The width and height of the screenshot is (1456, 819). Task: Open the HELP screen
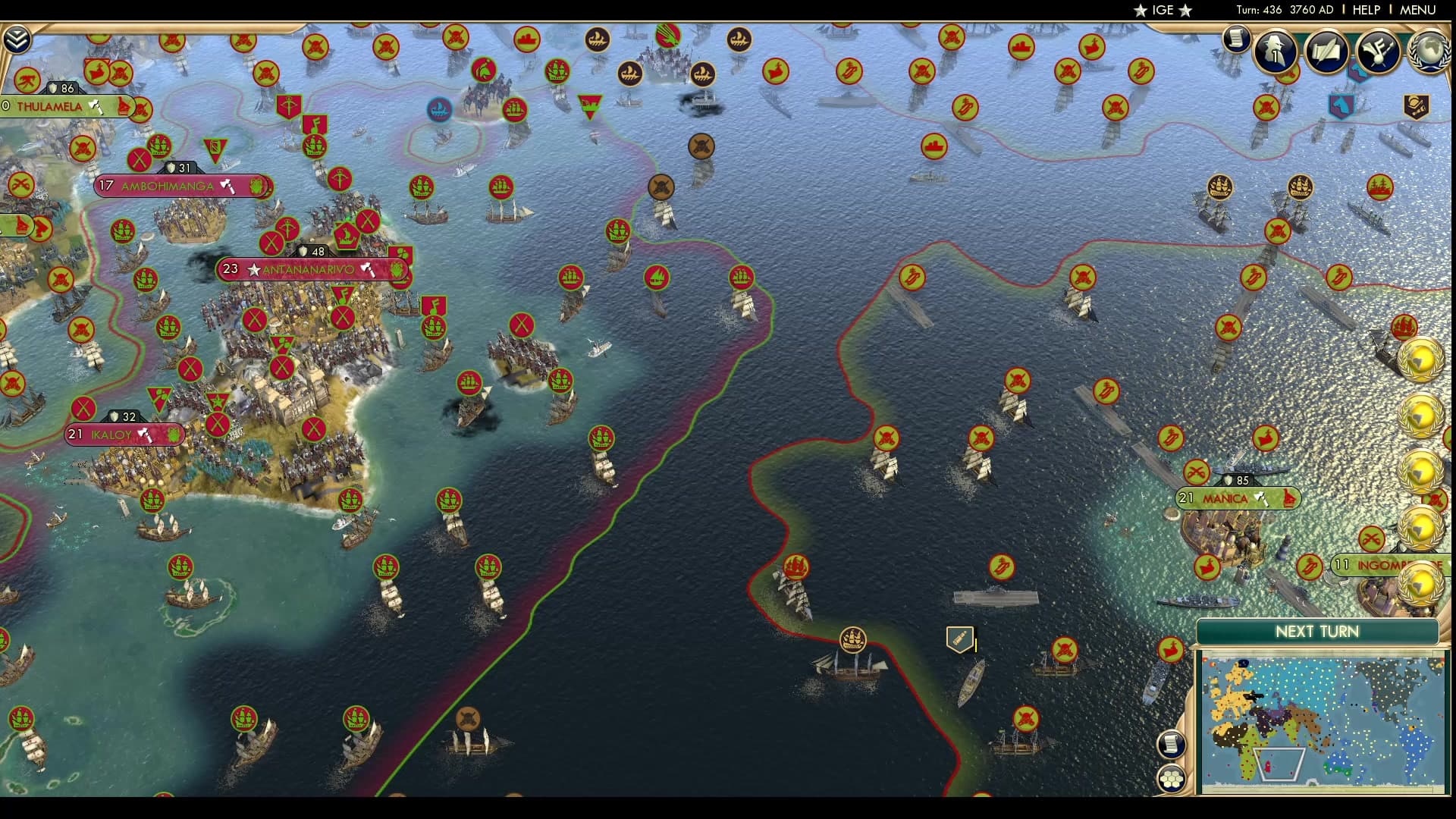click(x=1365, y=11)
